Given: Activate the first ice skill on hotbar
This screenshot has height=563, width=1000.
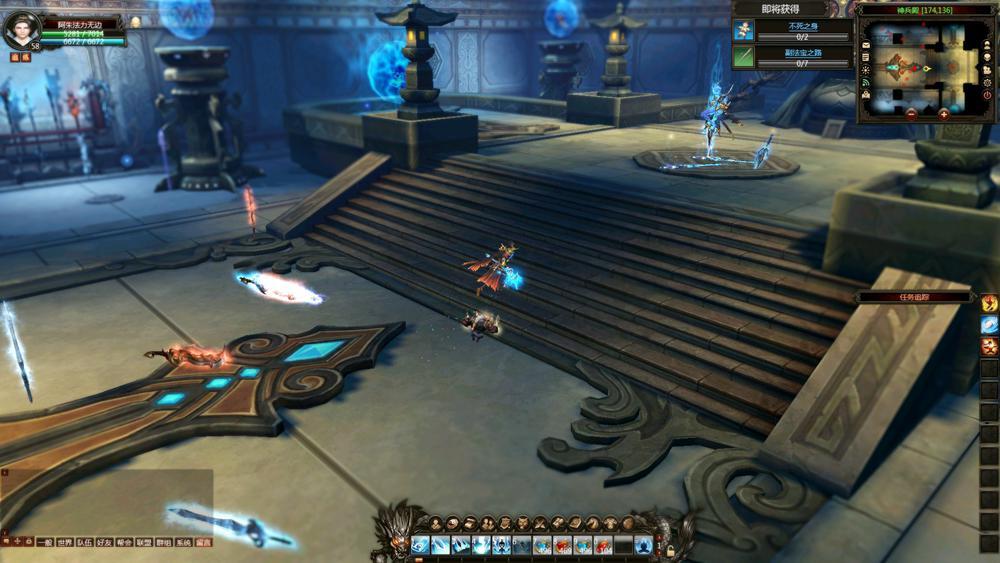Looking at the screenshot, I should [420, 545].
